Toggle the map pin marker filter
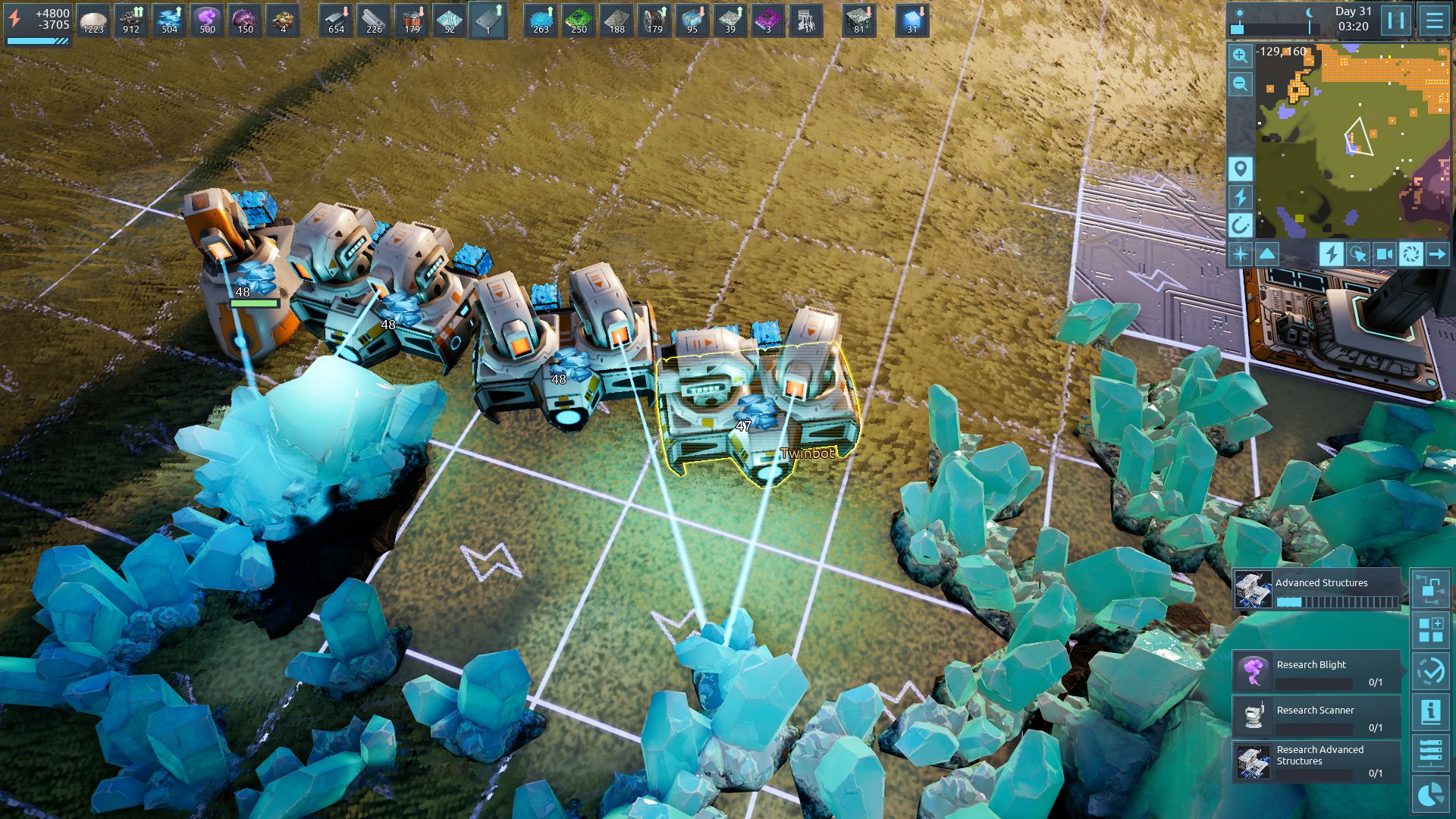1456x819 pixels. point(1240,168)
